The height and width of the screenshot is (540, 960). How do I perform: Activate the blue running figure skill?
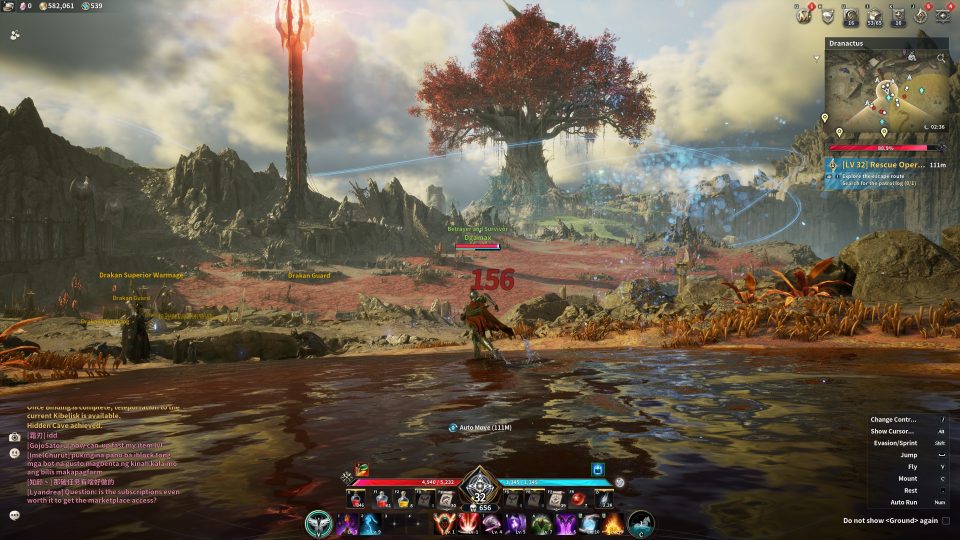[370, 524]
